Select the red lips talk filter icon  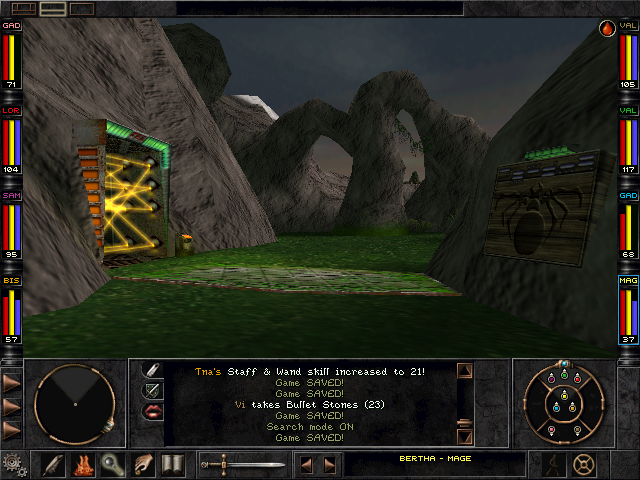pos(153,411)
